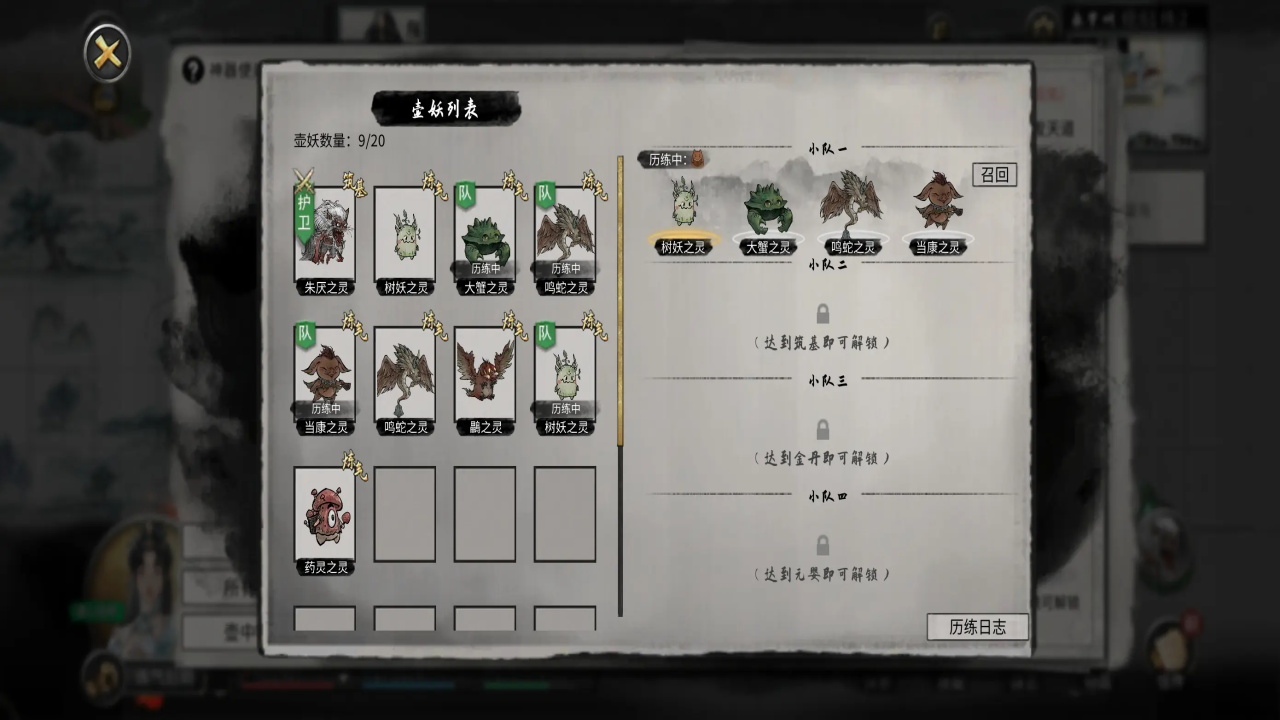This screenshot has width=1280, height=720.
Task: Choose the 鶡之灵 card in the demon list
Action: pyautogui.click(x=485, y=375)
